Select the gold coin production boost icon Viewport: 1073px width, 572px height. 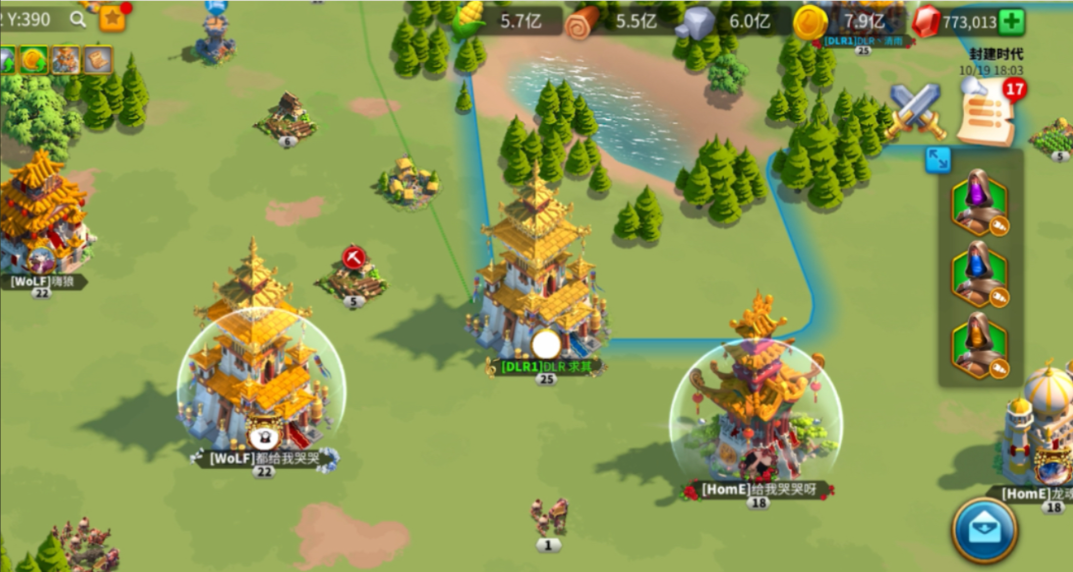coord(33,60)
